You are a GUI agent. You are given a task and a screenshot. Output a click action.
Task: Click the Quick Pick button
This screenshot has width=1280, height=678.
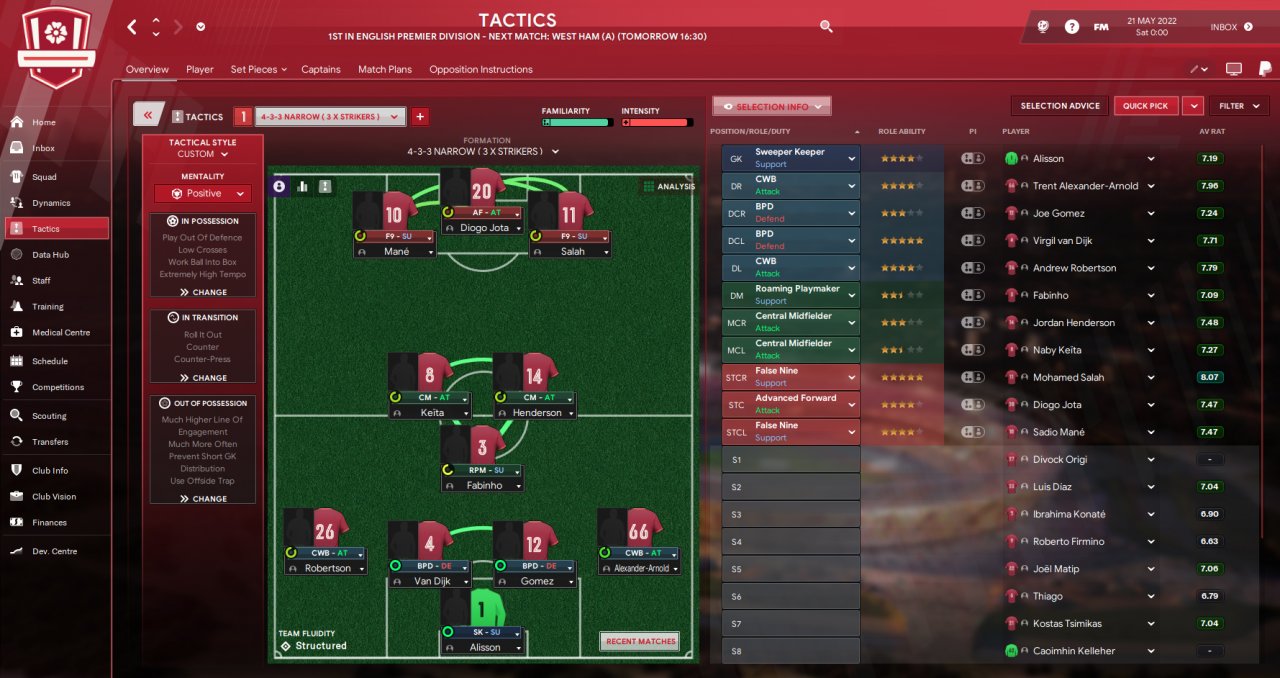click(x=1145, y=106)
